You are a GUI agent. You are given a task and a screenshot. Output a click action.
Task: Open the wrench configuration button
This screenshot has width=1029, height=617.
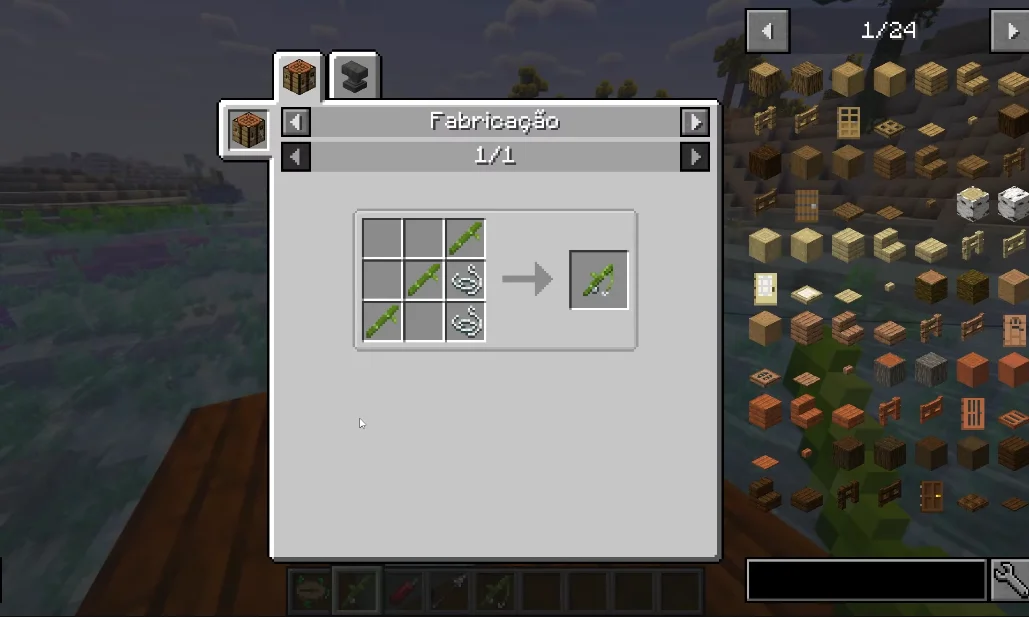point(1010,580)
